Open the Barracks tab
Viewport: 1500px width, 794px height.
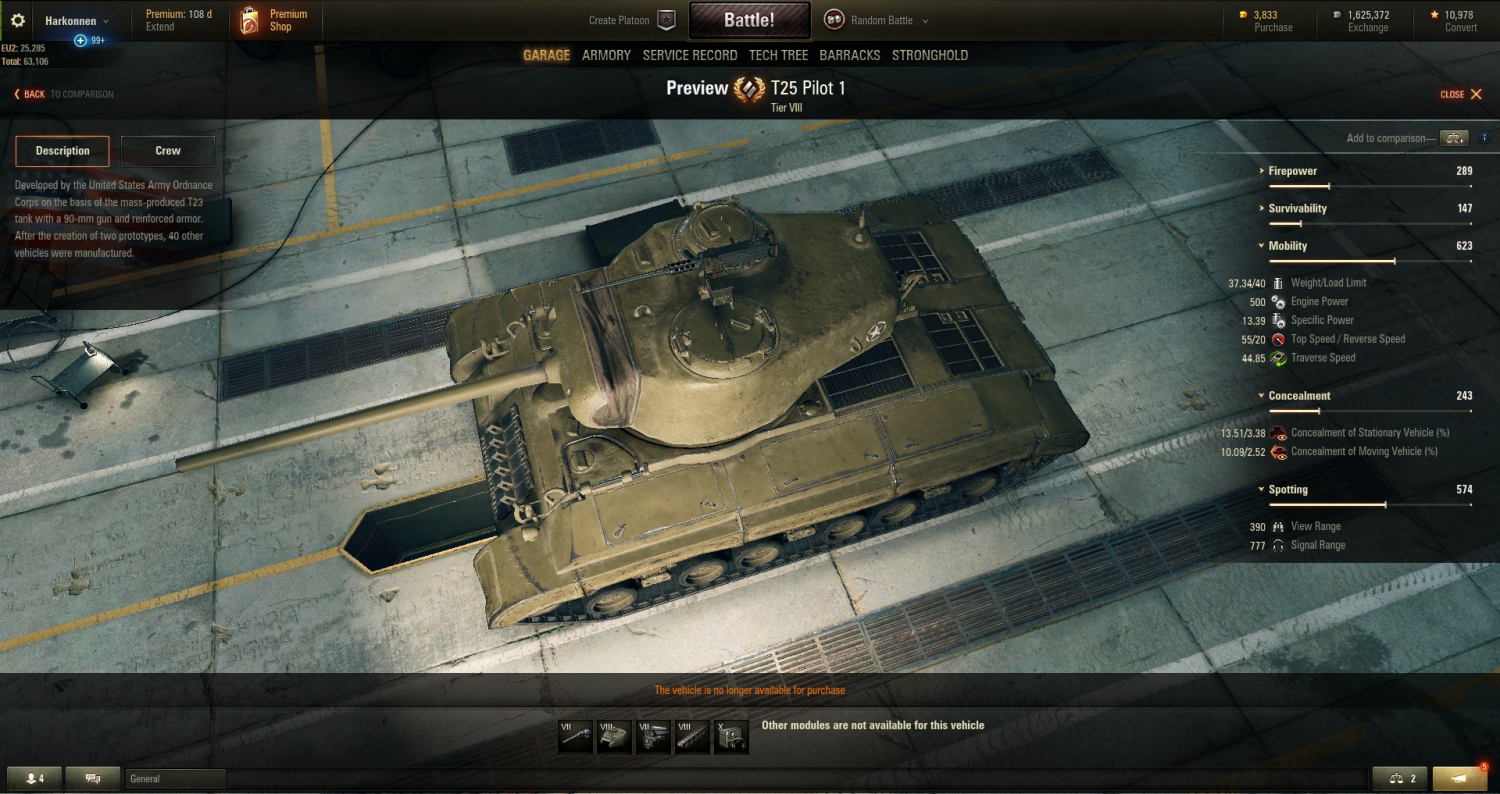point(850,55)
